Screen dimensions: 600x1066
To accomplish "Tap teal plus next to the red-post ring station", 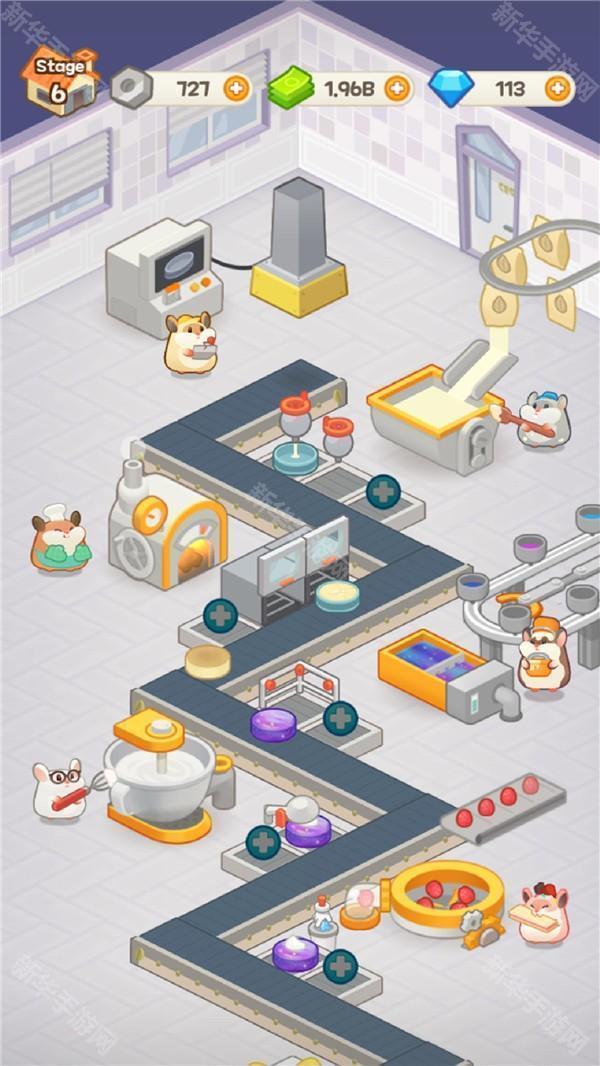I will point(340,717).
